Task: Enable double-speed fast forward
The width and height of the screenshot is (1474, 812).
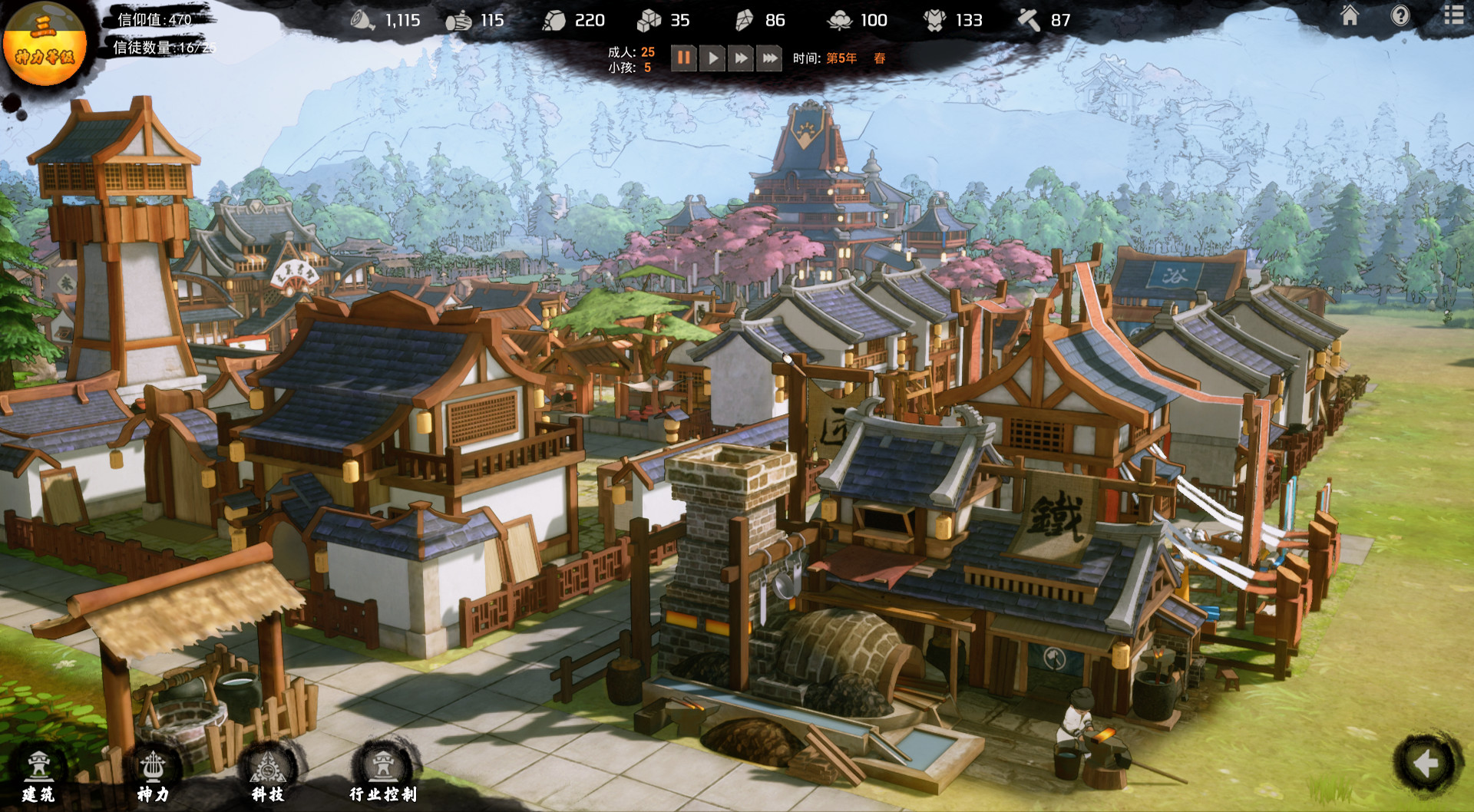Action: coord(740,57)
